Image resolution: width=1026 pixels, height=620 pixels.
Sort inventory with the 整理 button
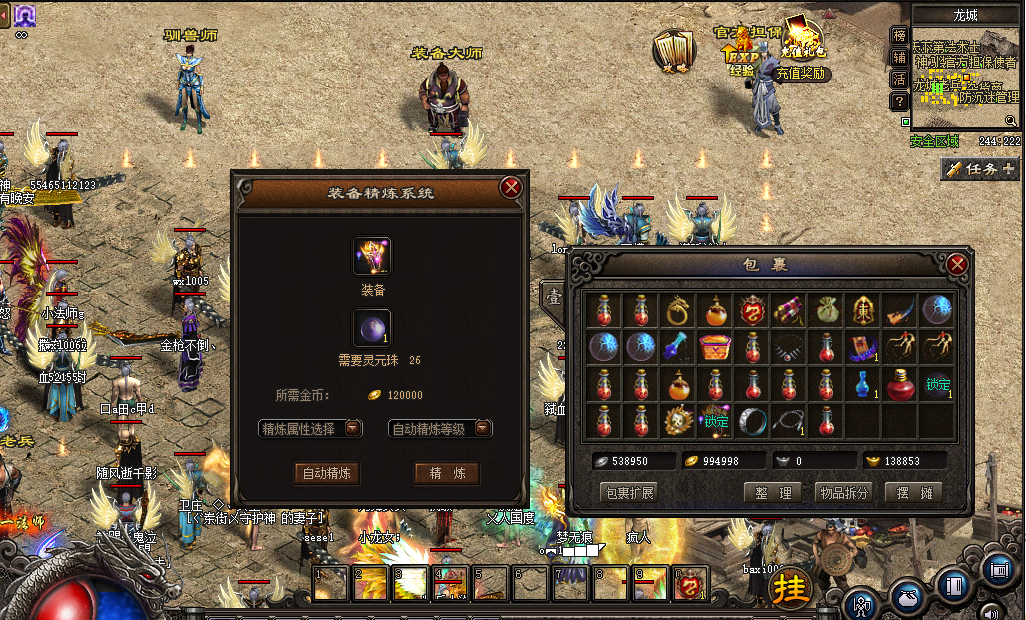[x=773, y=493]
